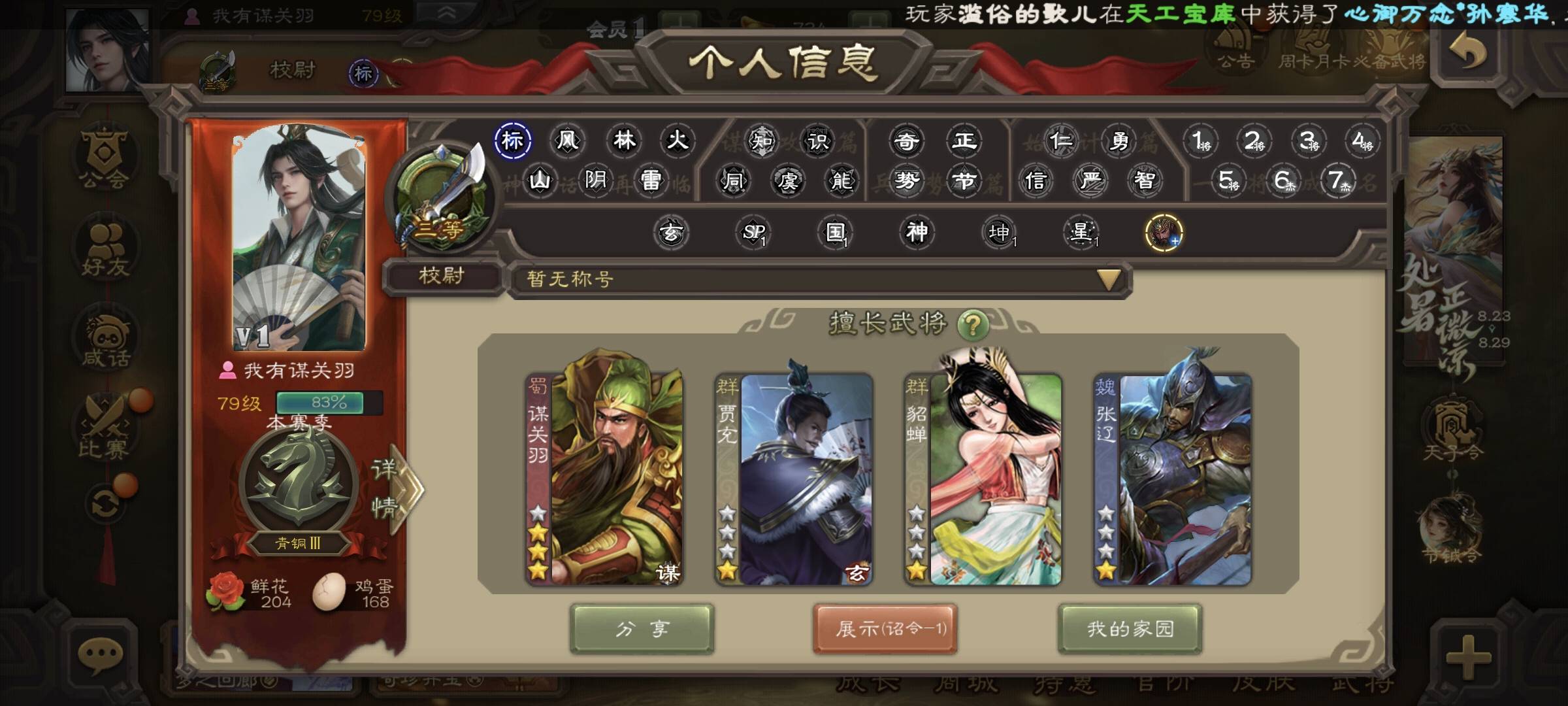Select the 标 standard pack badge
The width and height of the screenshot is (1568, 706).
click(x=512, y=141)
